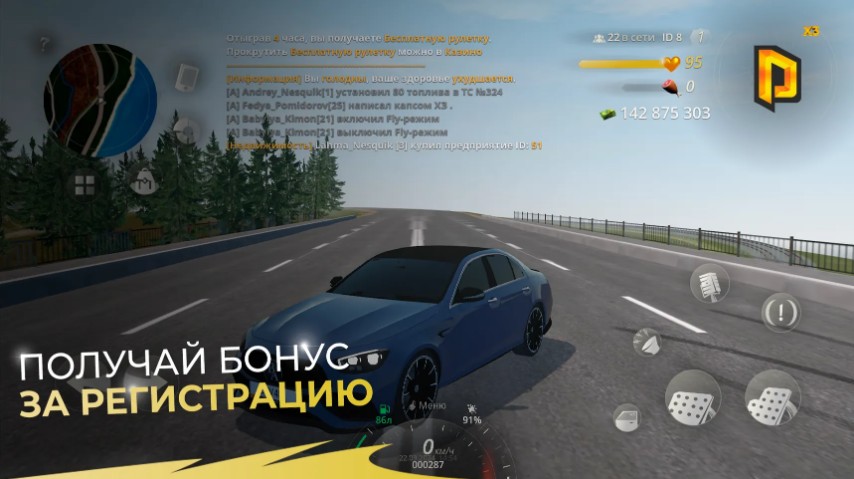The image size is (854, 479).
Task: Tap the horn icon button
Action: (x=647, y=342)
